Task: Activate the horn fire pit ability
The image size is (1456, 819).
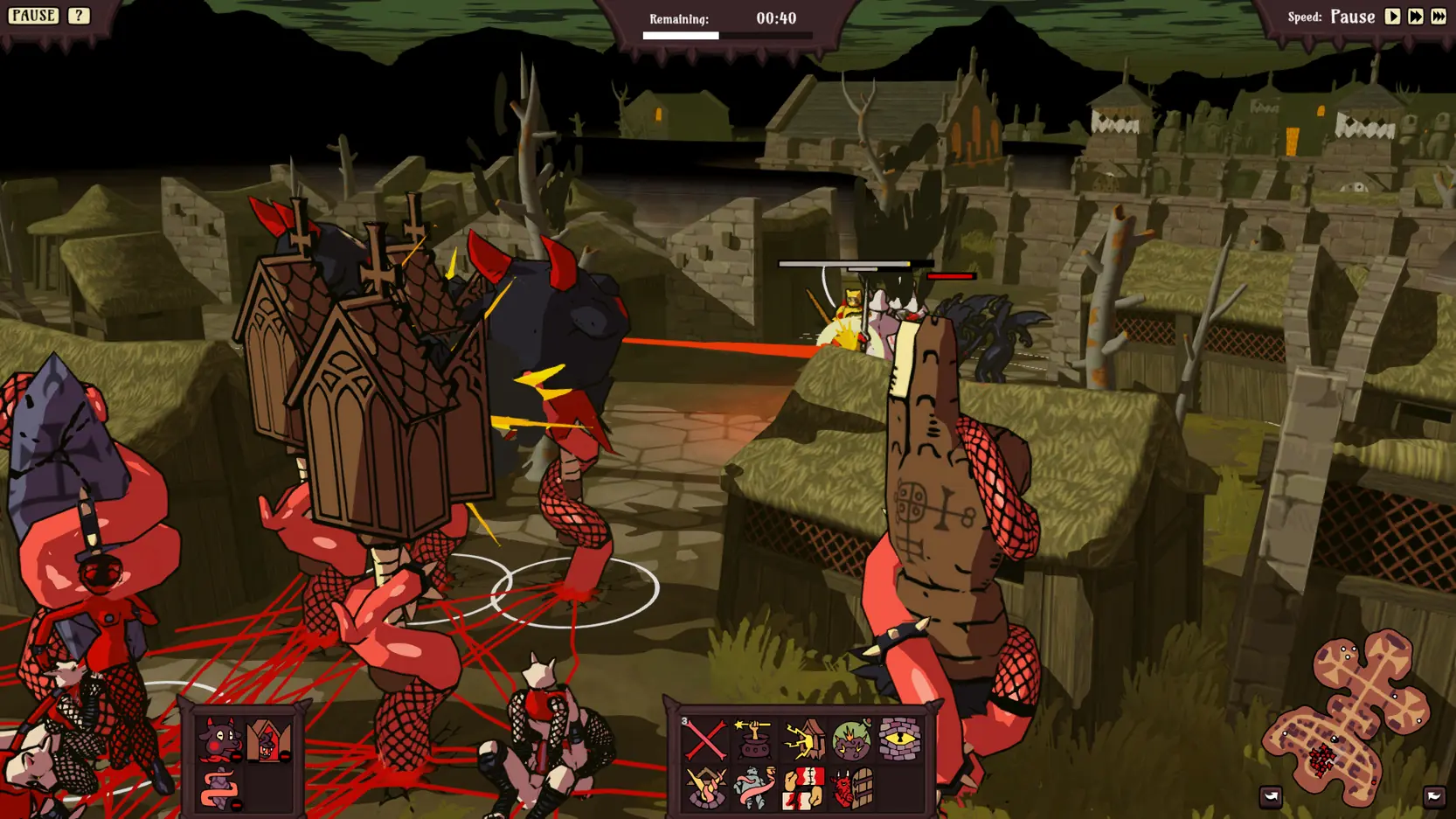Action: coord(705,788)
